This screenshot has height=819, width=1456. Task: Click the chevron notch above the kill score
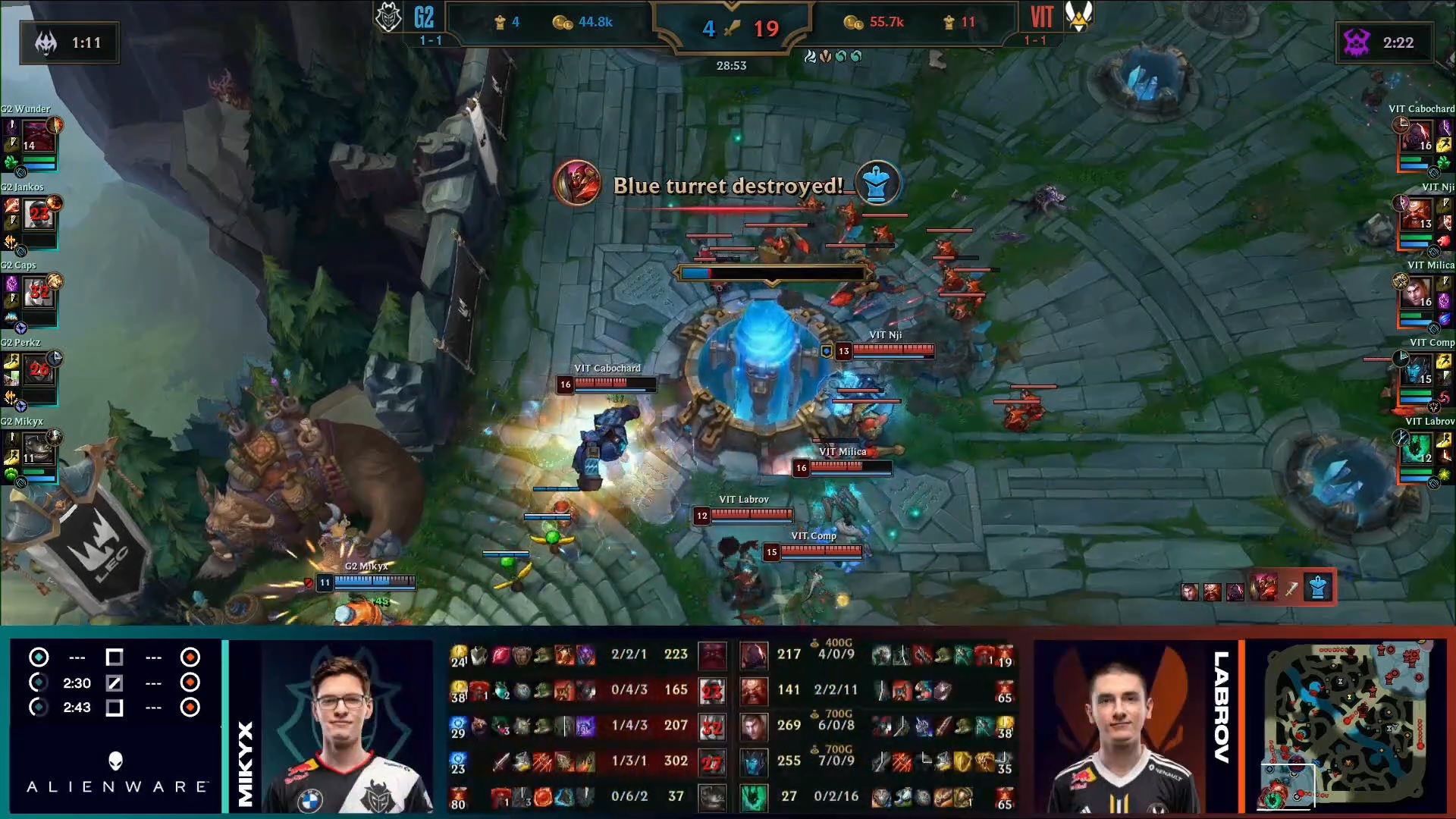(x=731, y=6)
